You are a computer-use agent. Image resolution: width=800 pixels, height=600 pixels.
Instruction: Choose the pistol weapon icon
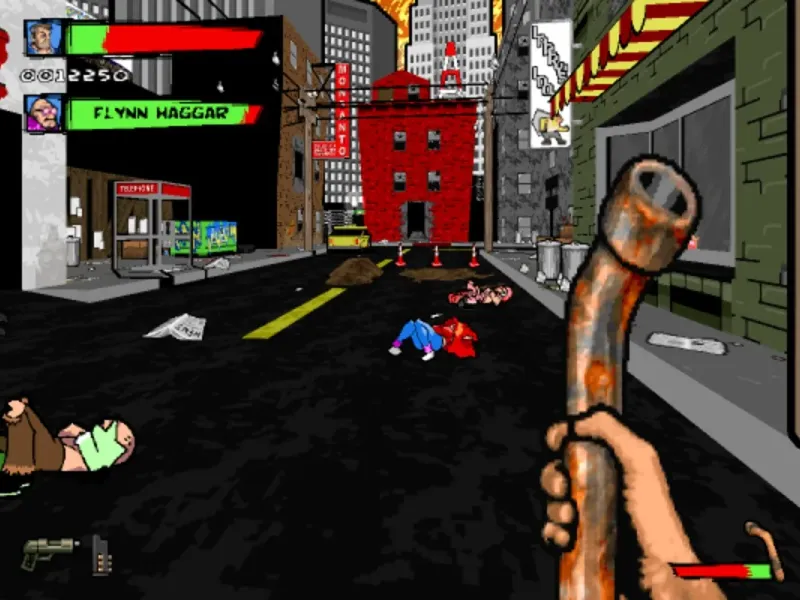pyautogui.click(x=49, y=551)
